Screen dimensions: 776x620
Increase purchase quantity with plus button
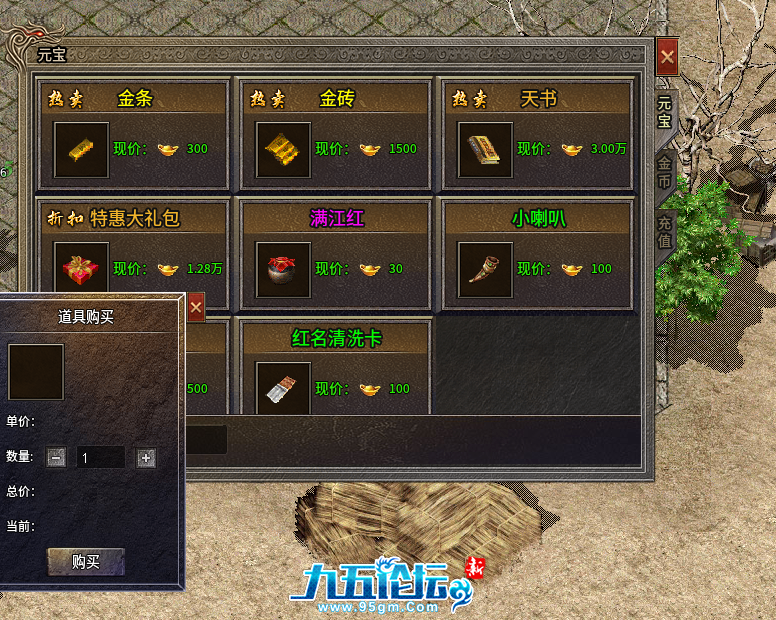click(146, 458)
